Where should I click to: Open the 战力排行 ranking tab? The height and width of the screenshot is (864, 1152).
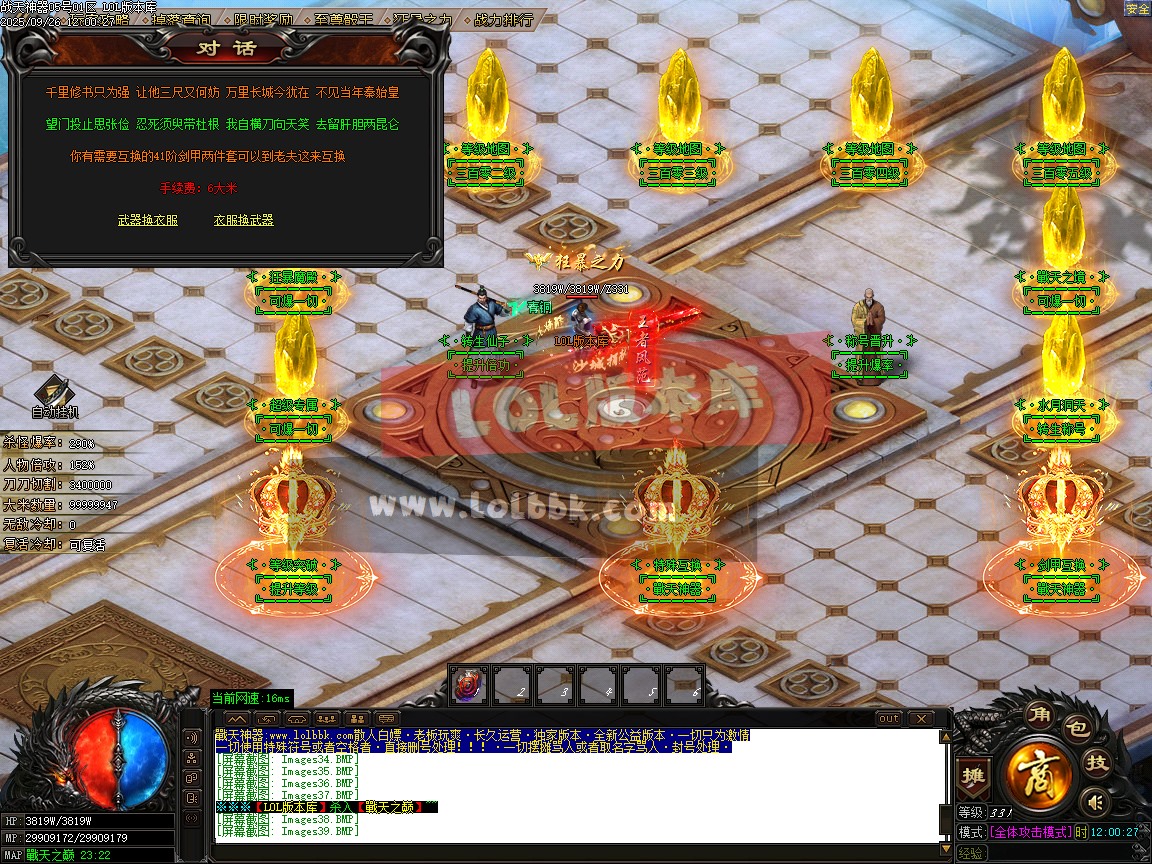pyautogui.click(x=502, y=19)
